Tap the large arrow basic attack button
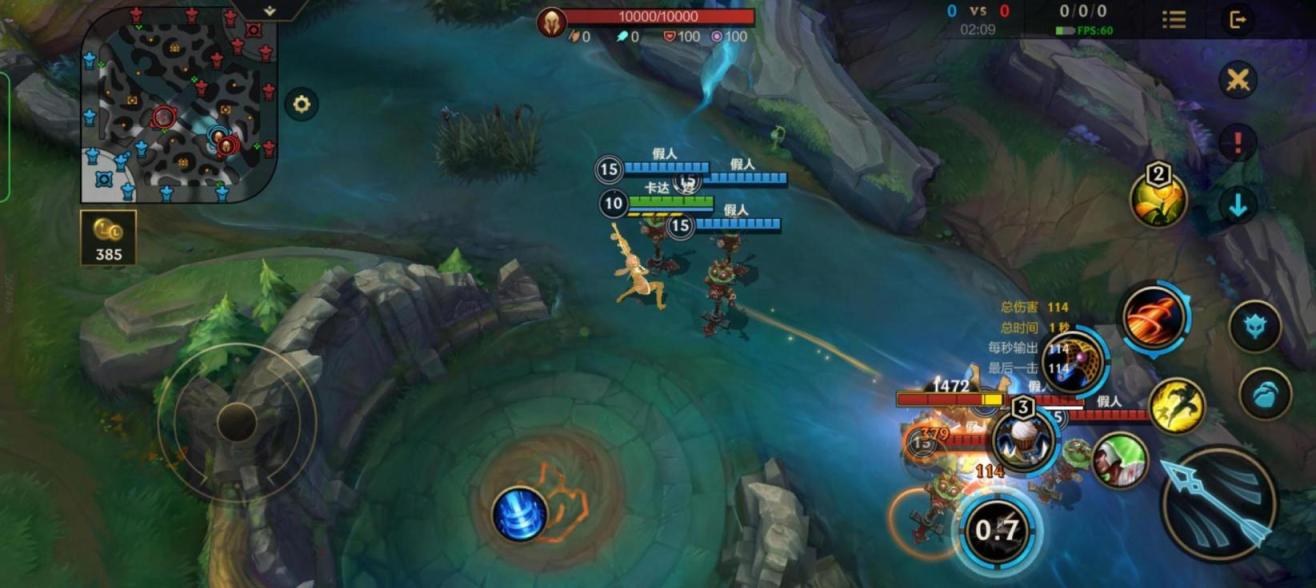Image resolution: width=1316 pixels, height=588 pixels. pyautogui.click(x=1218, y=503)
